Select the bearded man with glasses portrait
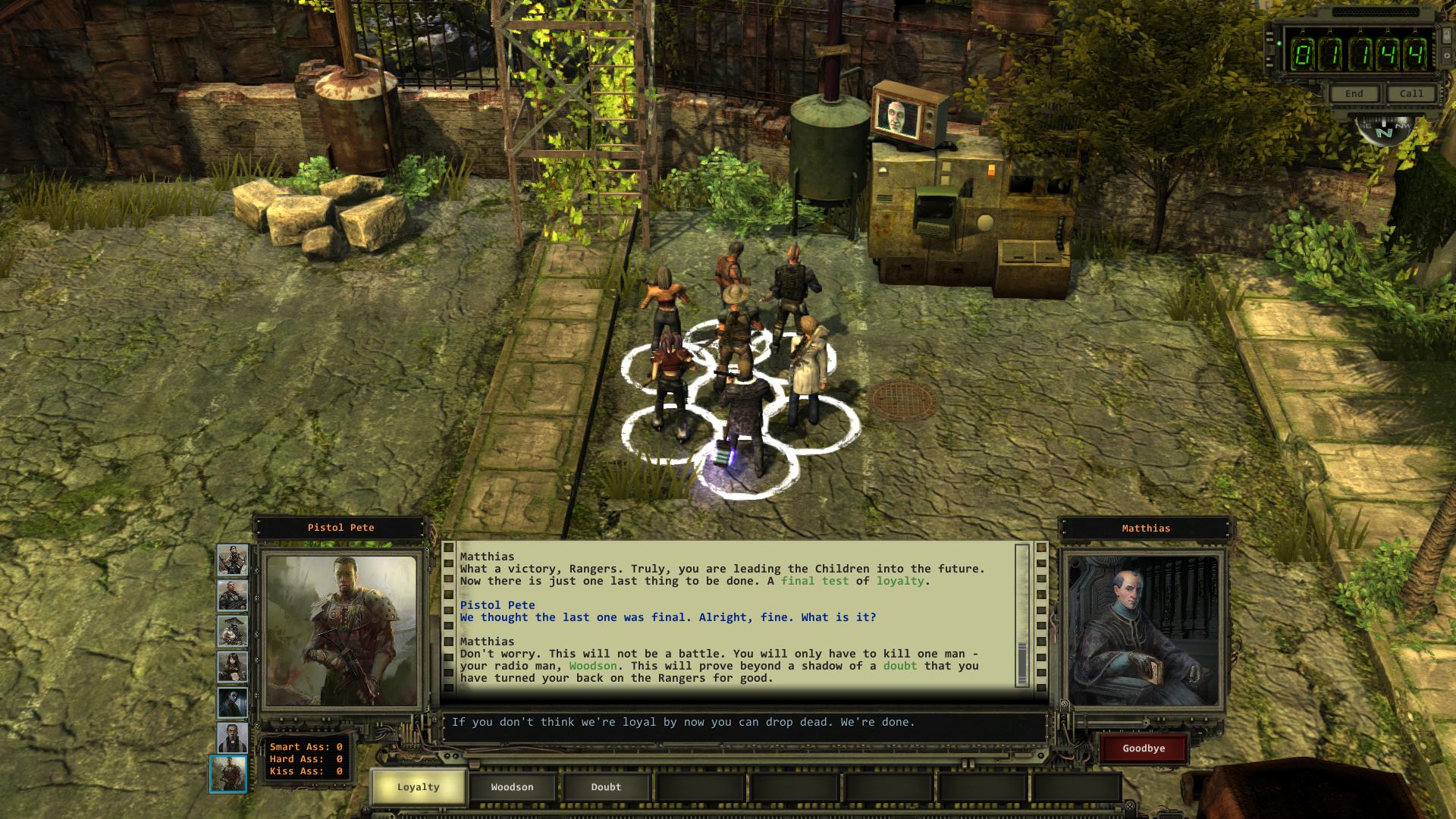The height and width of the screenshot is (819, 1456). [x=232, y=738]
